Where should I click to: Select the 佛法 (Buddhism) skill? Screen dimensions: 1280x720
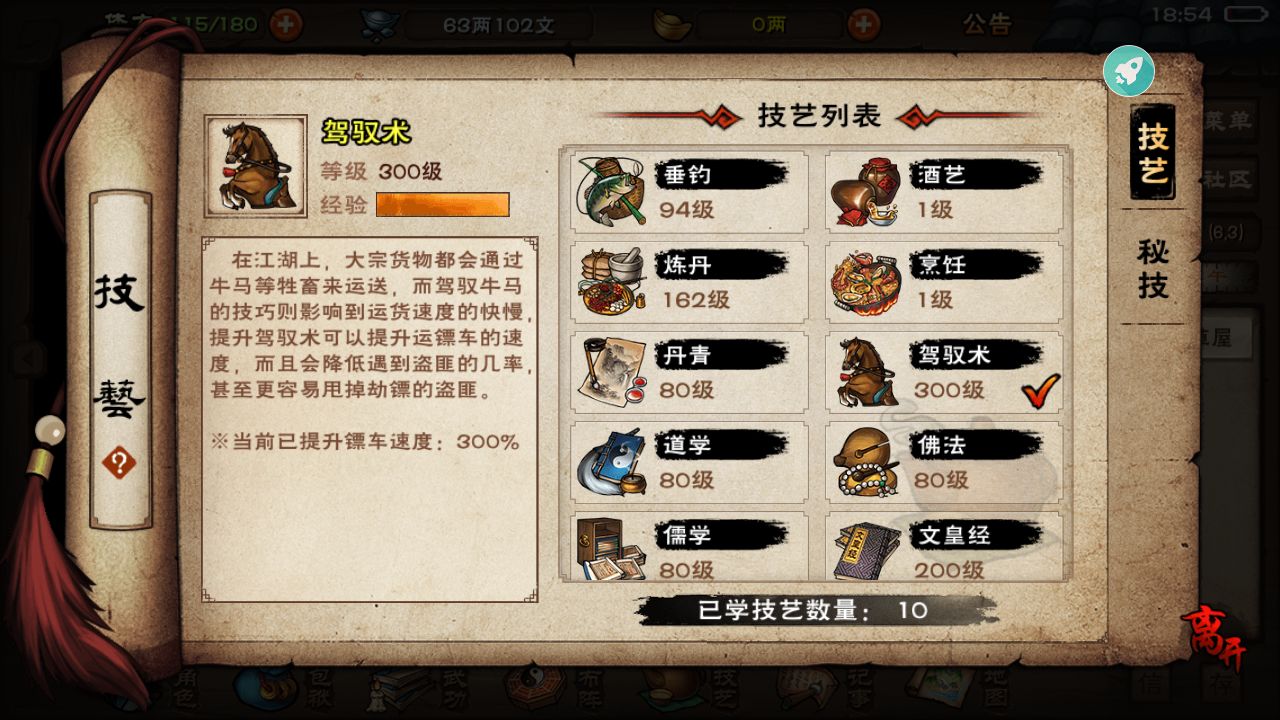867,463
